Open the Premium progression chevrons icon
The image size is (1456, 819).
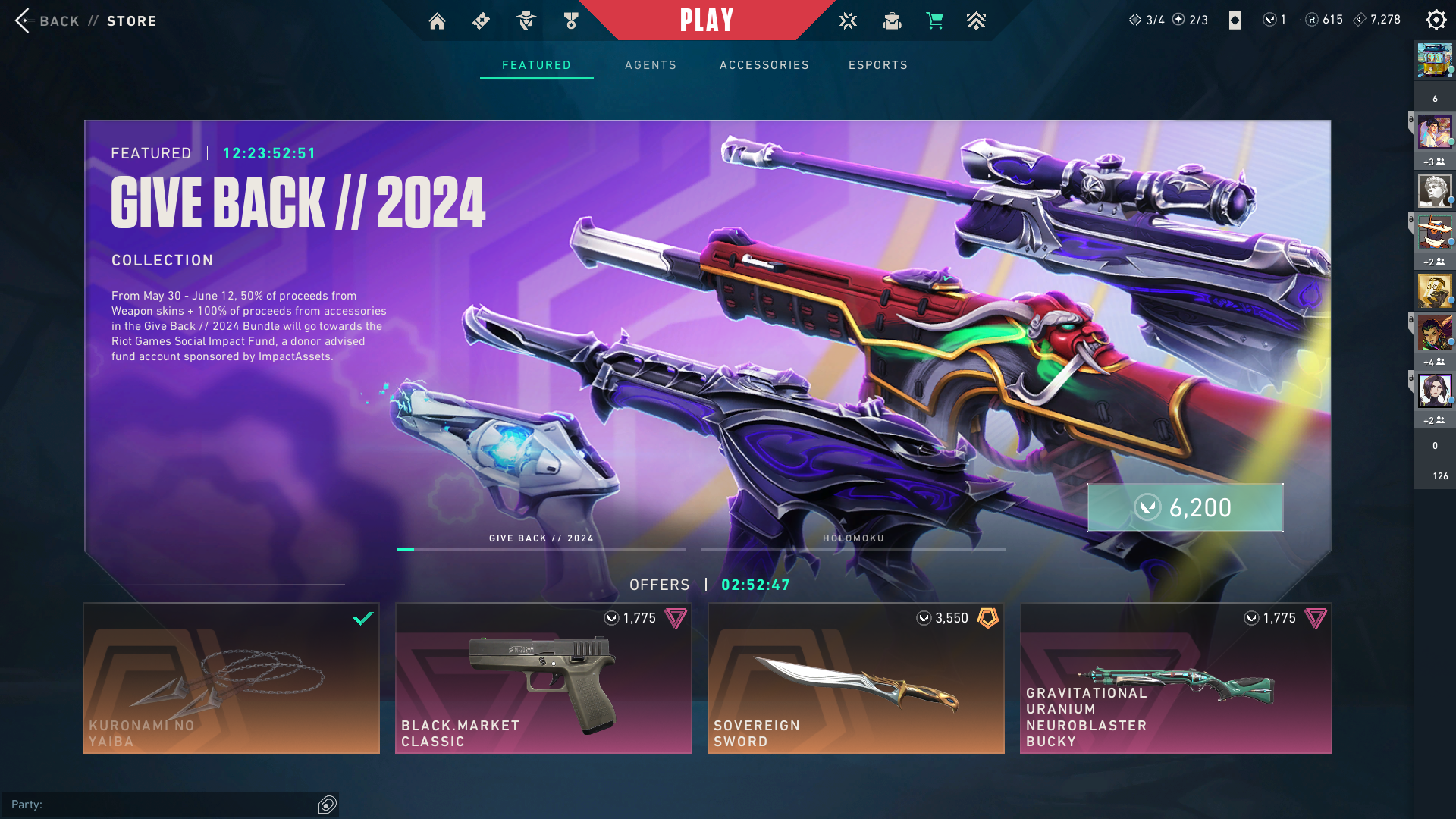[977, 20]
